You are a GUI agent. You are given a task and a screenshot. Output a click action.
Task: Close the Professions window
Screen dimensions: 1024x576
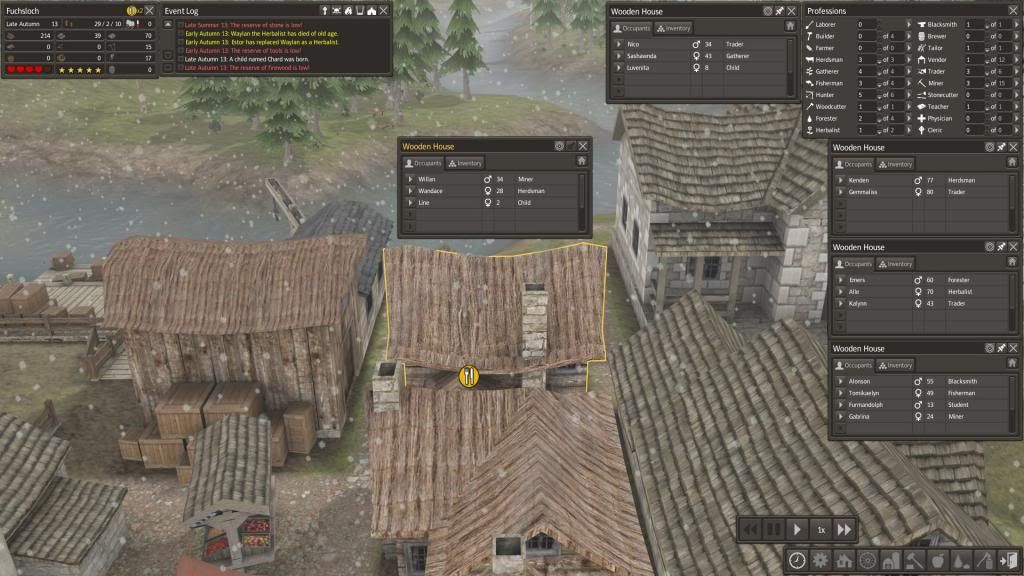click(1014, 10)
